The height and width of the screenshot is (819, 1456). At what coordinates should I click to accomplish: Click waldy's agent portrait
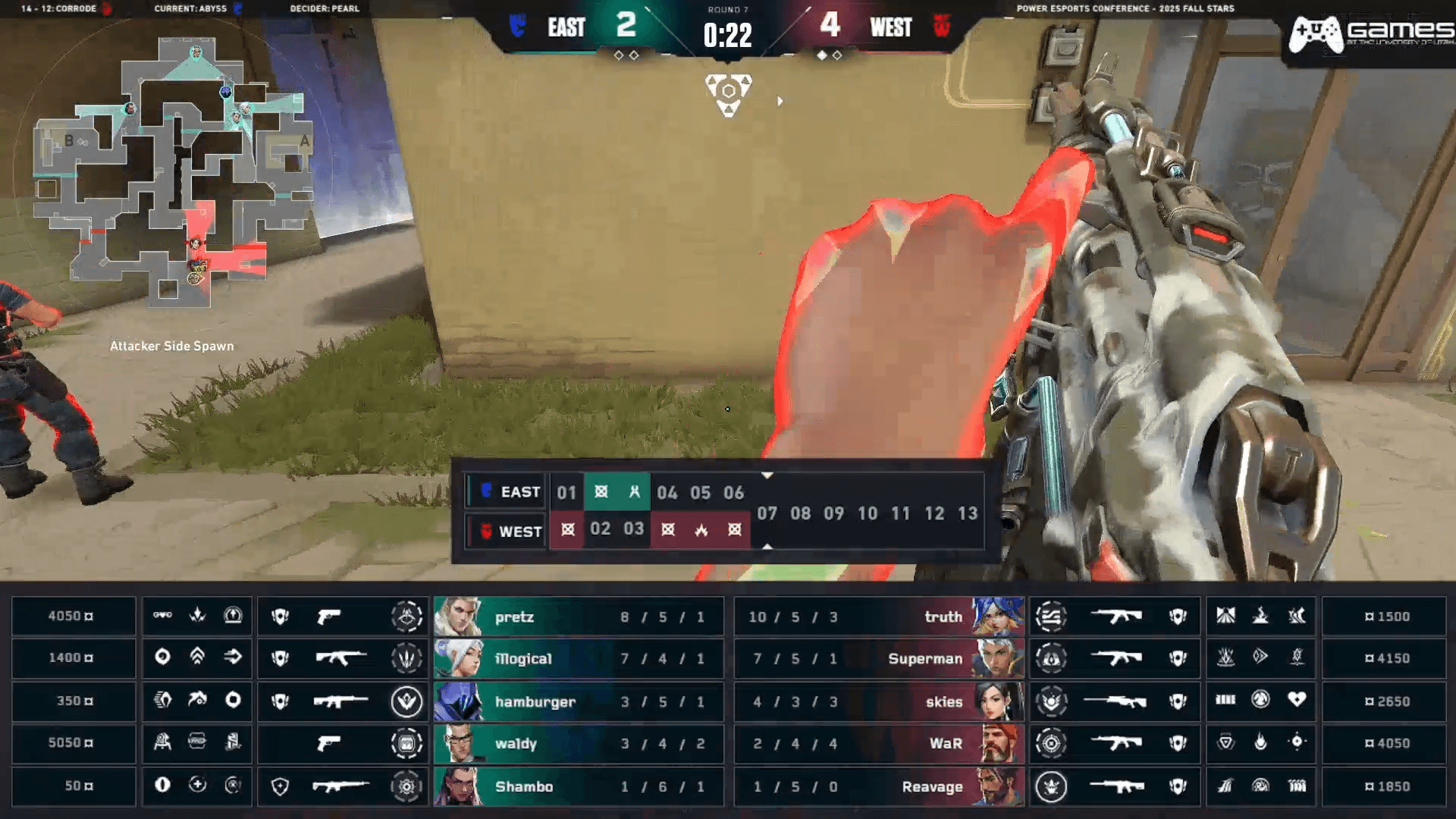(457, 743)
